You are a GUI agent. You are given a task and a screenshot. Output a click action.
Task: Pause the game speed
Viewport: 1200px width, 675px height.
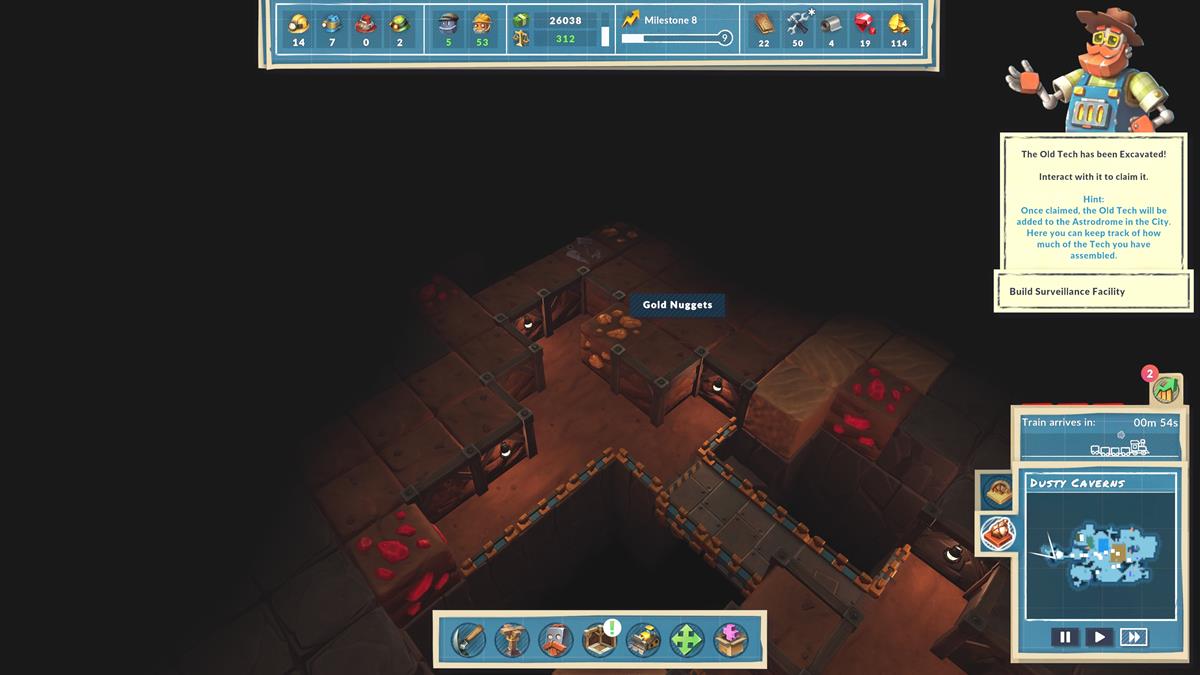[1065, 637]
